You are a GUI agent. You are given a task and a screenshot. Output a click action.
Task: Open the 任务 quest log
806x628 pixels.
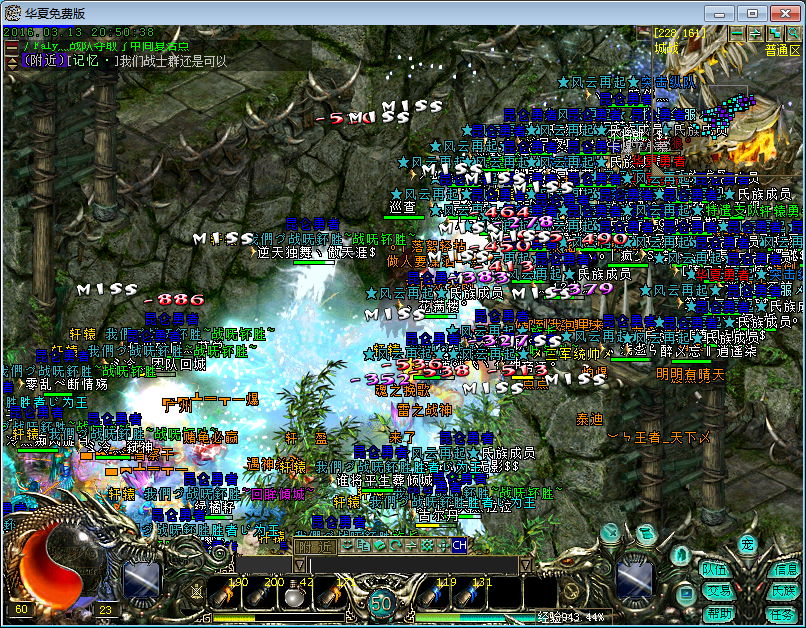point(784,614)
